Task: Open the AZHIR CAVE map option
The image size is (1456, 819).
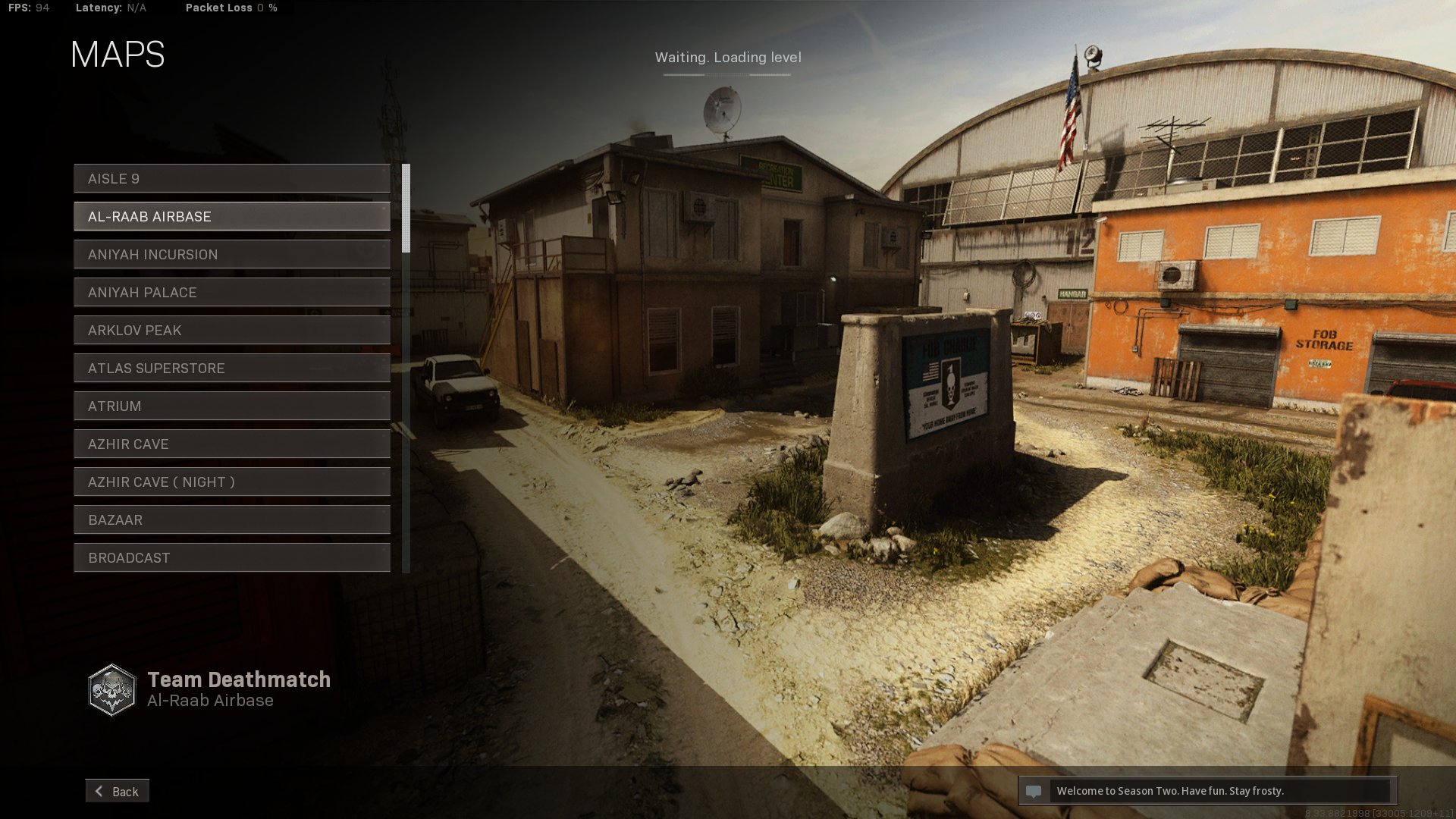Action: 231,444
